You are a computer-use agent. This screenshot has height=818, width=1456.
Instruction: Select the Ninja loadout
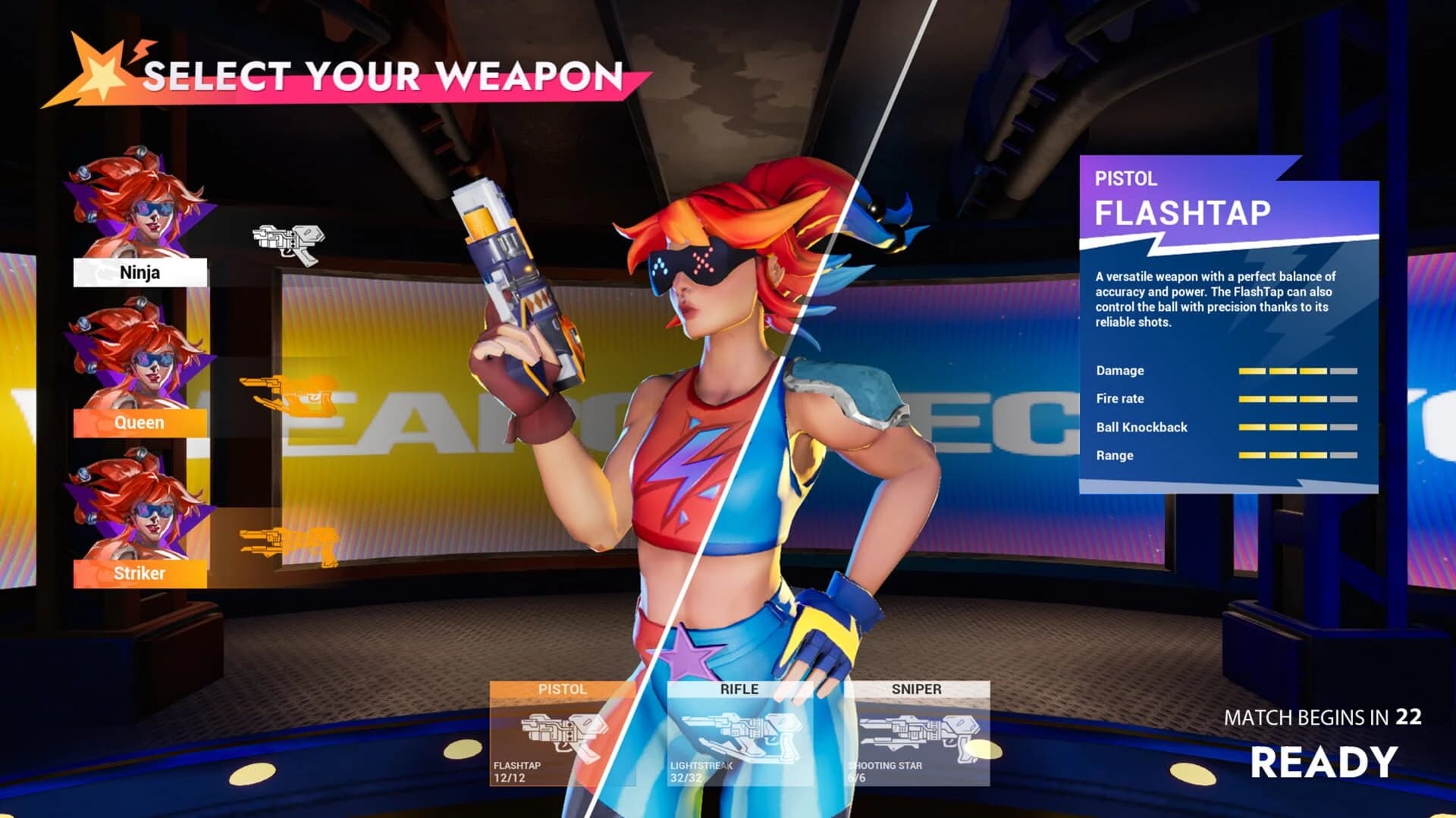click(140, 271)
